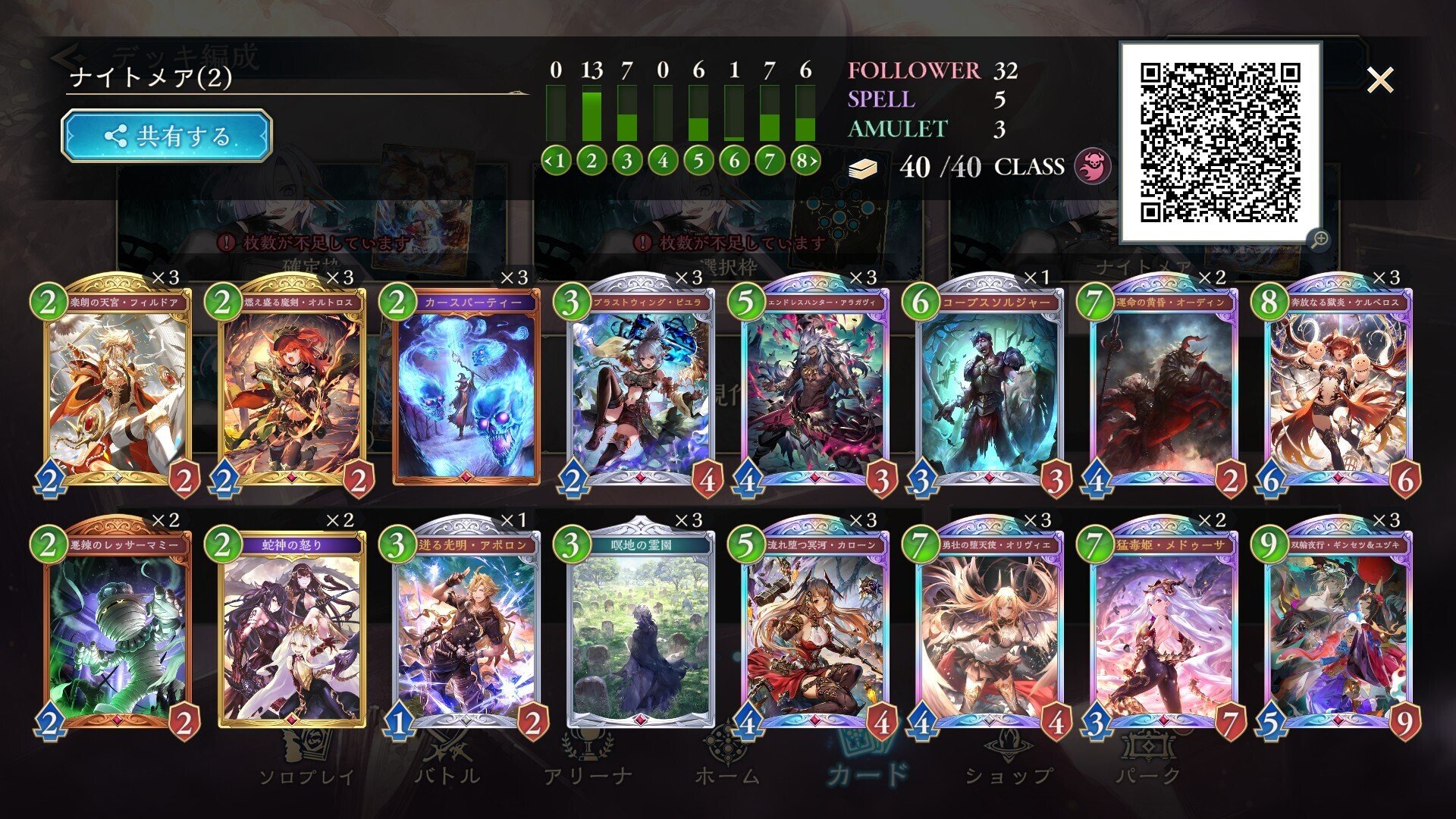Select the バトル navigation icon
Image resolution: width=1456 pixels, height=819 pixels.
[x=449, y=751]
